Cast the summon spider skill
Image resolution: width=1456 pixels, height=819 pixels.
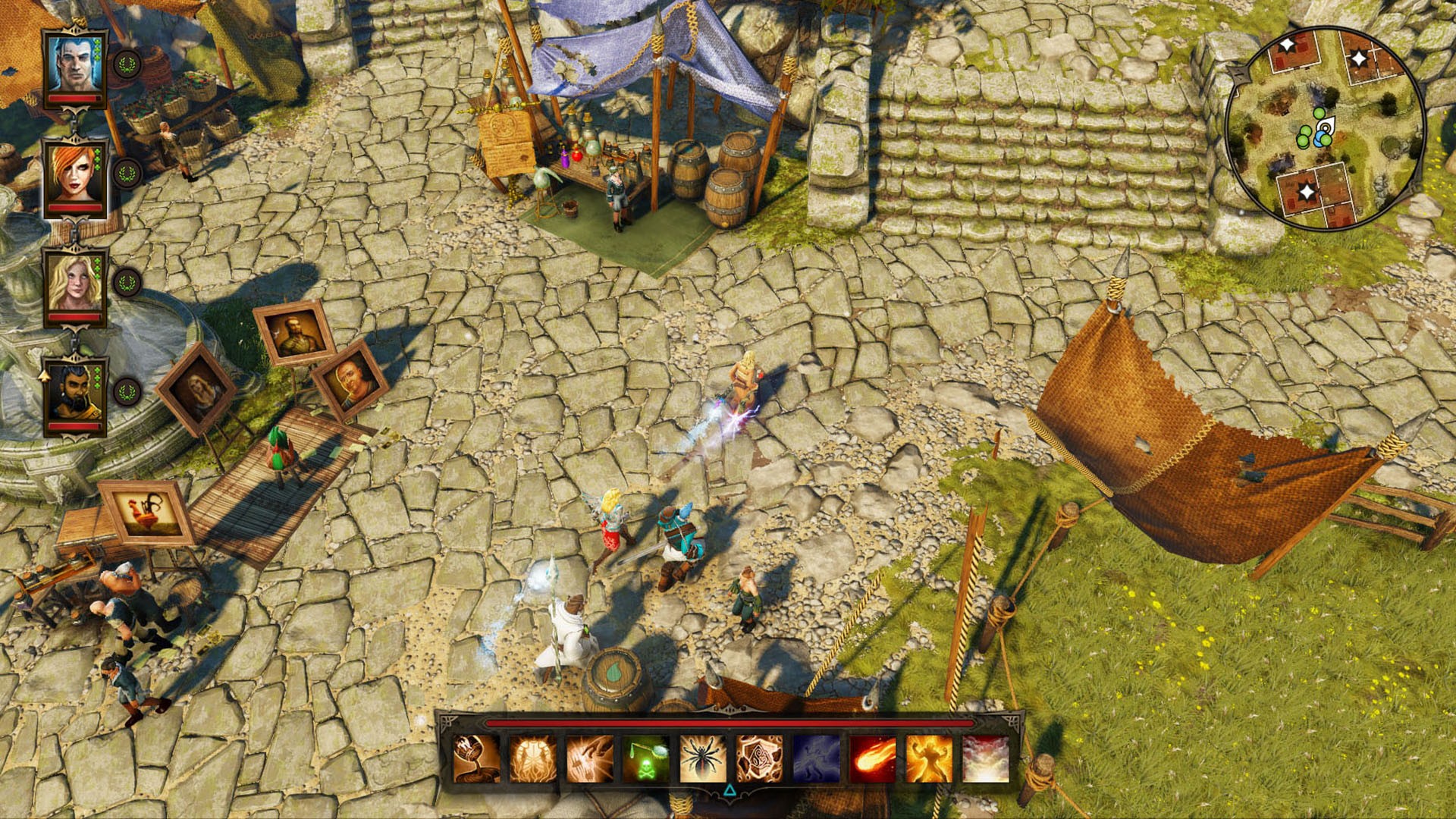click(703, 758)
